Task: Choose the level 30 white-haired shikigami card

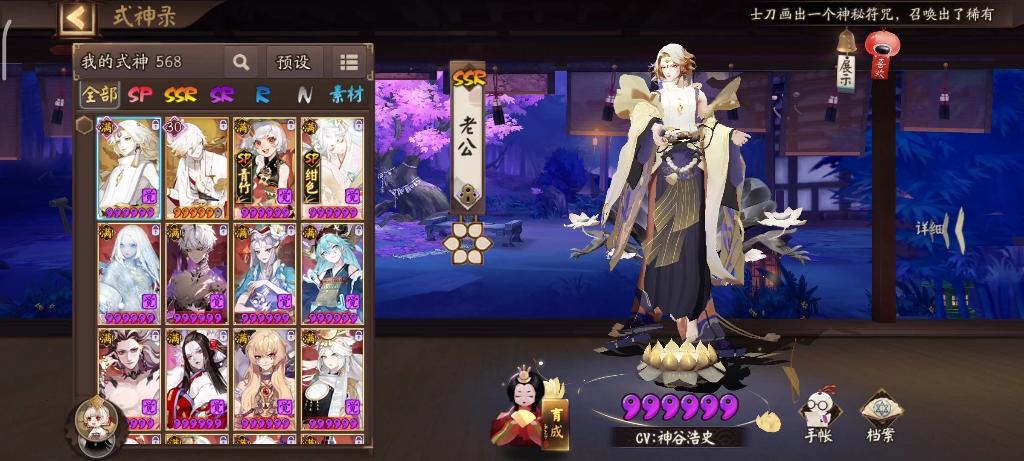Action: (196, 168)
